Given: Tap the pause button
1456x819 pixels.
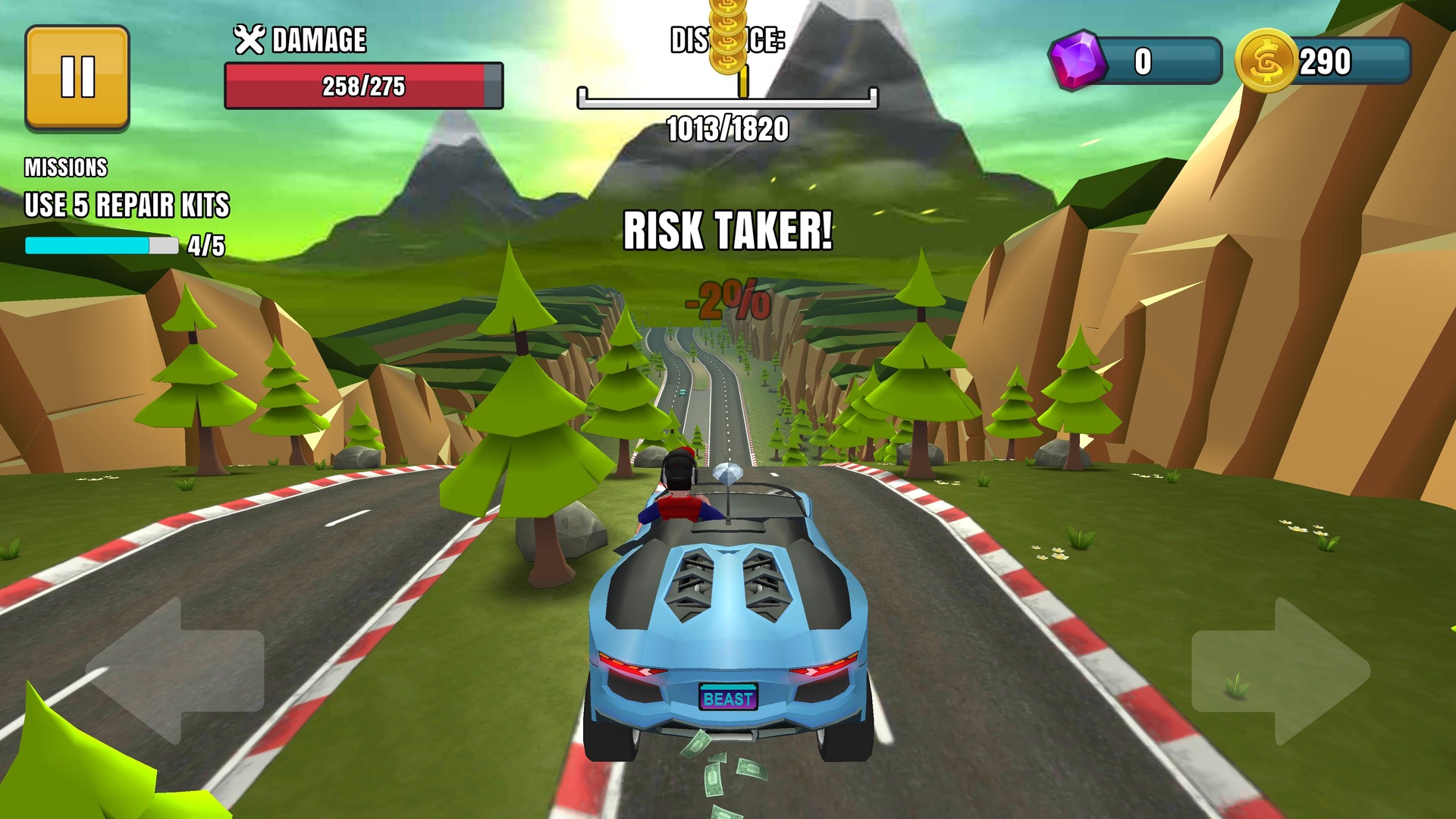Looking at the screenshot, I should [x=76, y=76].
